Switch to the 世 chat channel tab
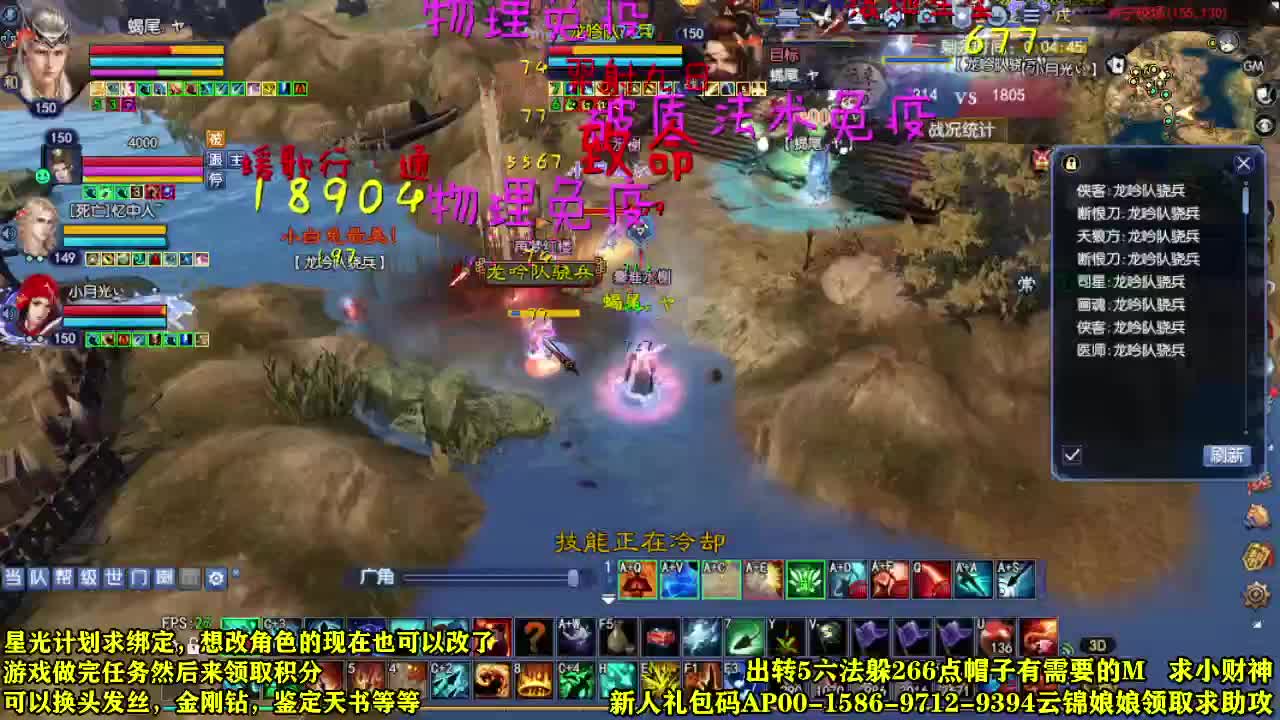 click(116, 578)
